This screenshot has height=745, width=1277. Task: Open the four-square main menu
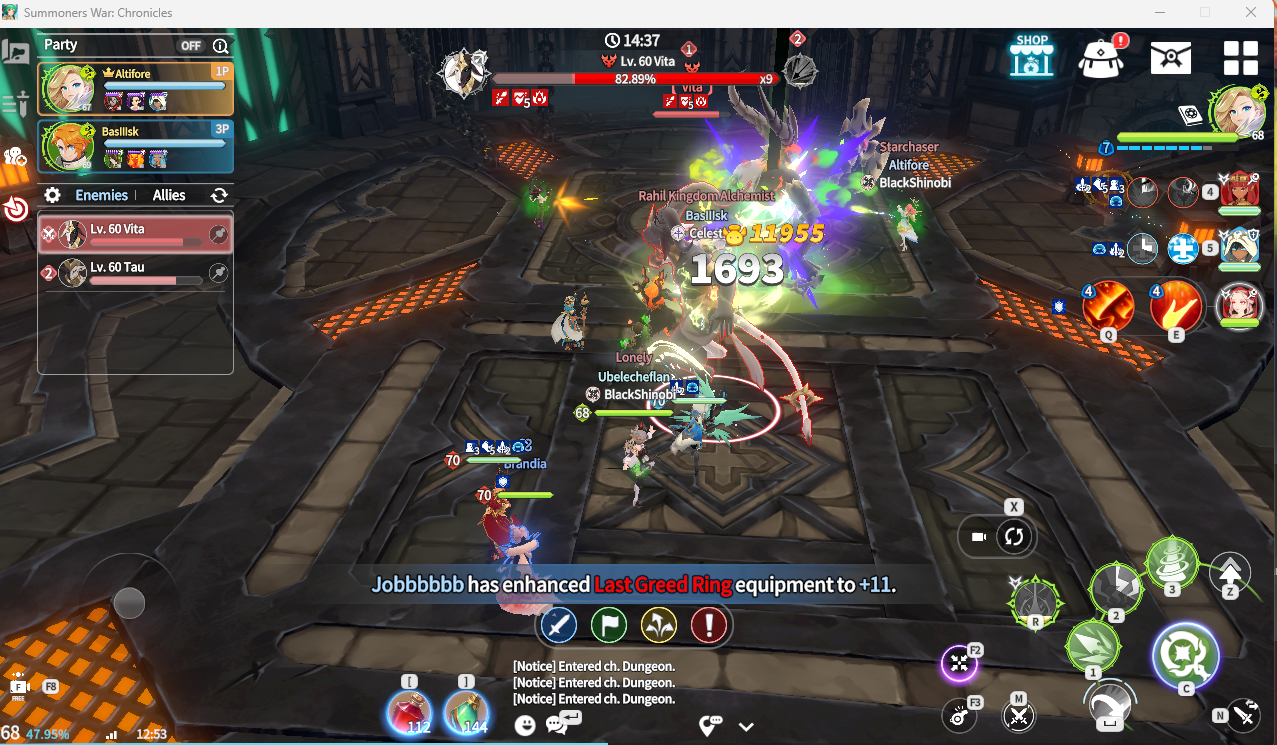1240,57
